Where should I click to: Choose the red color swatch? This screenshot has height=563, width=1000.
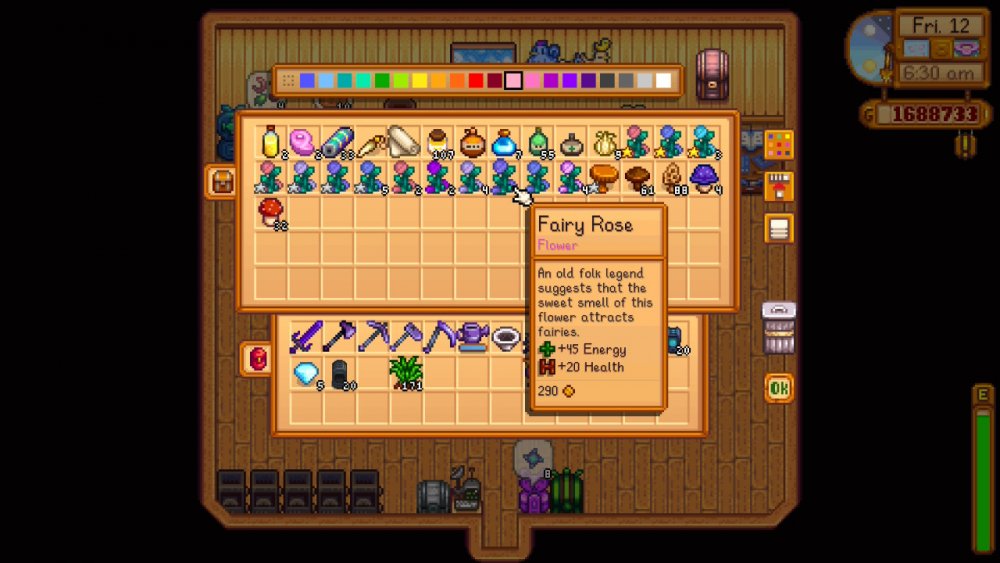click(x=476, y=81)
